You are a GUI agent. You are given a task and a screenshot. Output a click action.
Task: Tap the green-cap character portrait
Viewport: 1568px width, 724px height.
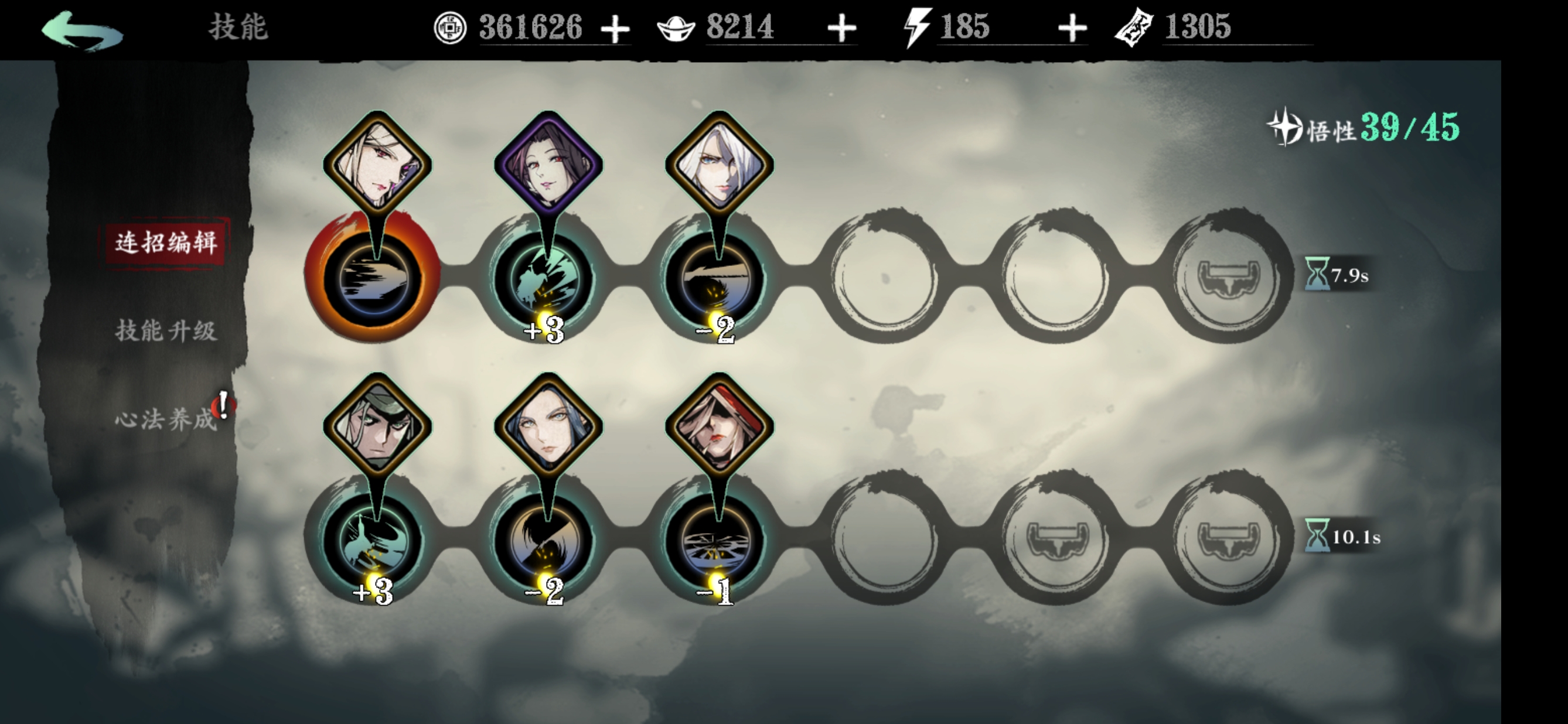tap(377, 425)
